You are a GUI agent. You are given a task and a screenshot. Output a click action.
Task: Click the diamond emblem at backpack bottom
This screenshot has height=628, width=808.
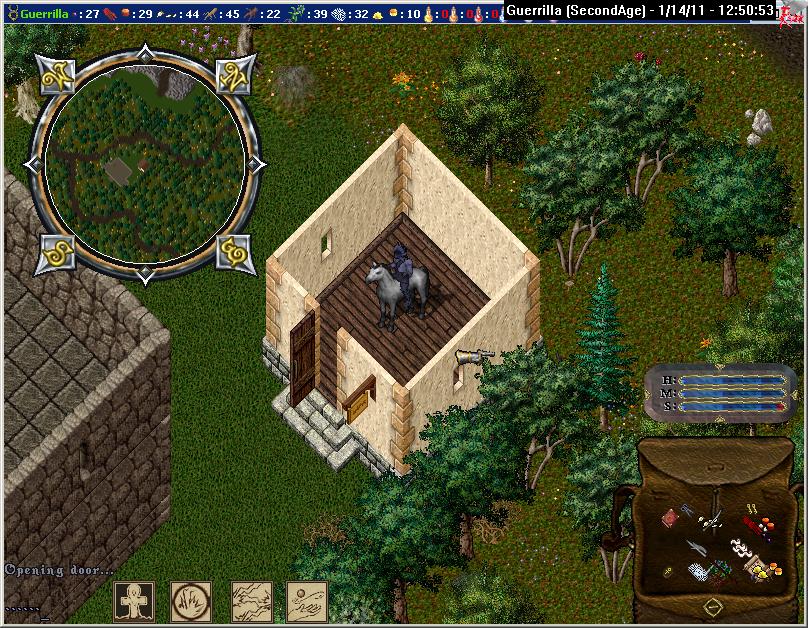point(711,606)
